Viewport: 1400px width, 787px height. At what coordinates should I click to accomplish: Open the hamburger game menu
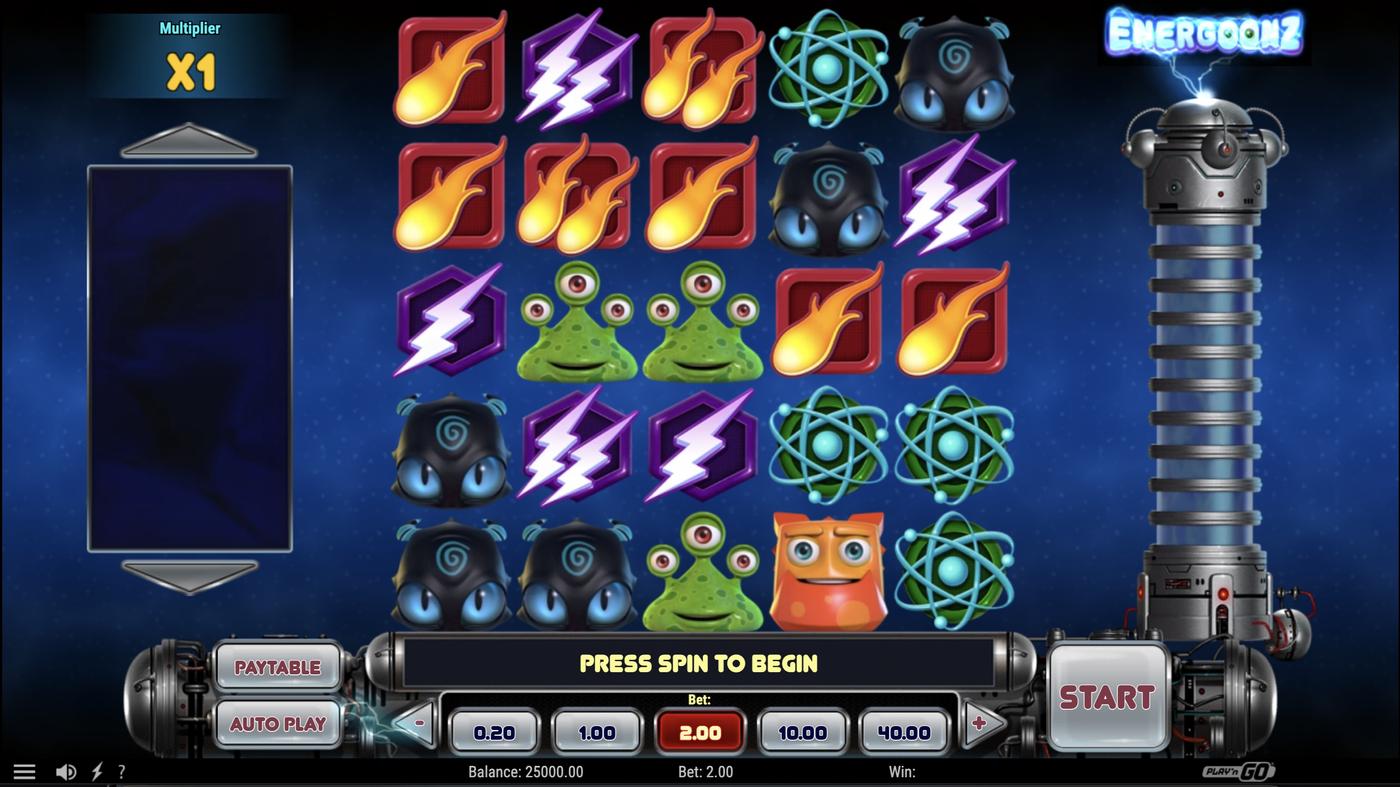pyautogui.click(x=24, y=770)
